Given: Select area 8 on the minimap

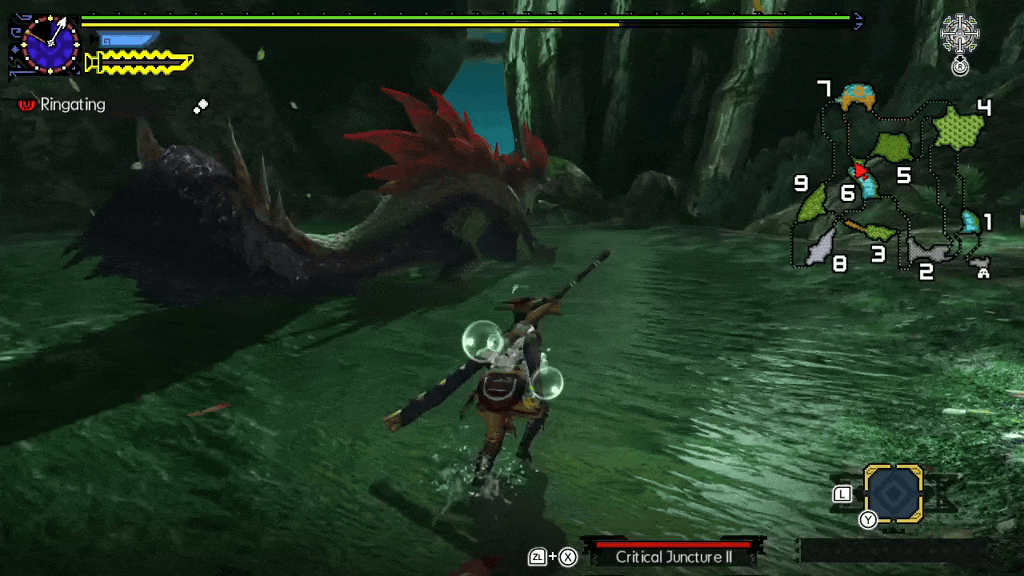Looking at the screenshot, I should (821, 242).
